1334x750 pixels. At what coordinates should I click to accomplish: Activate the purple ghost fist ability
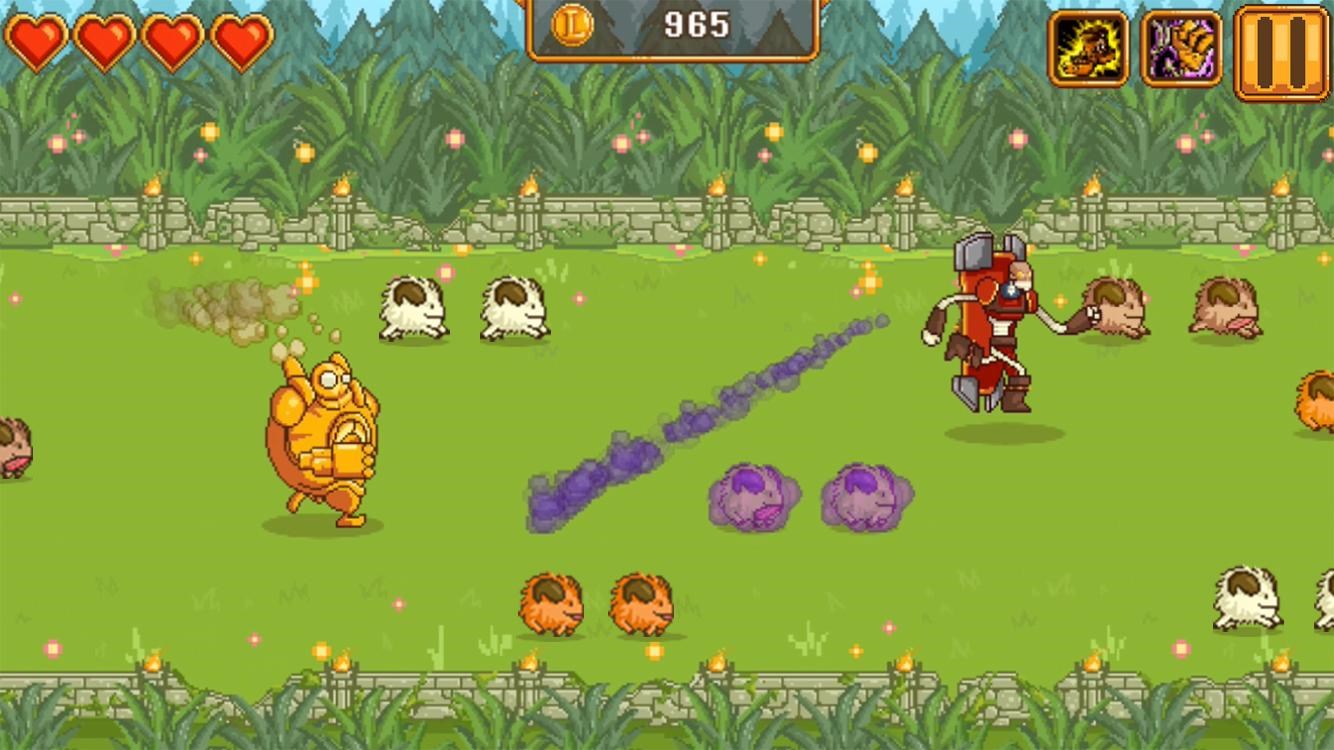tap(1180, 45)
